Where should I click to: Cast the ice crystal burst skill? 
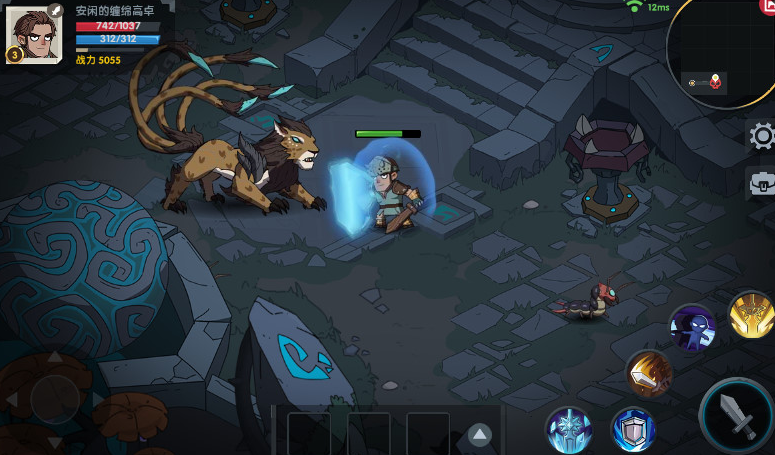(x=568, y=430)
